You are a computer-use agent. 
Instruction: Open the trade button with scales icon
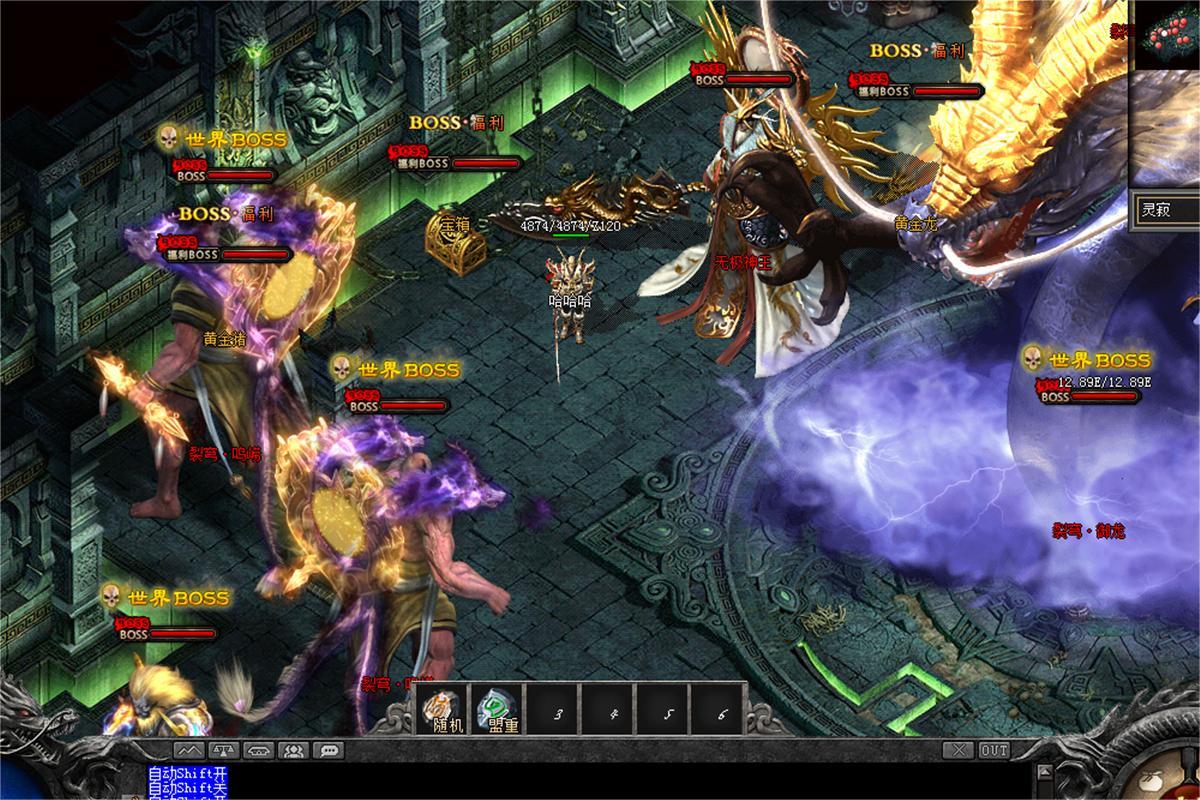(224, 749)
